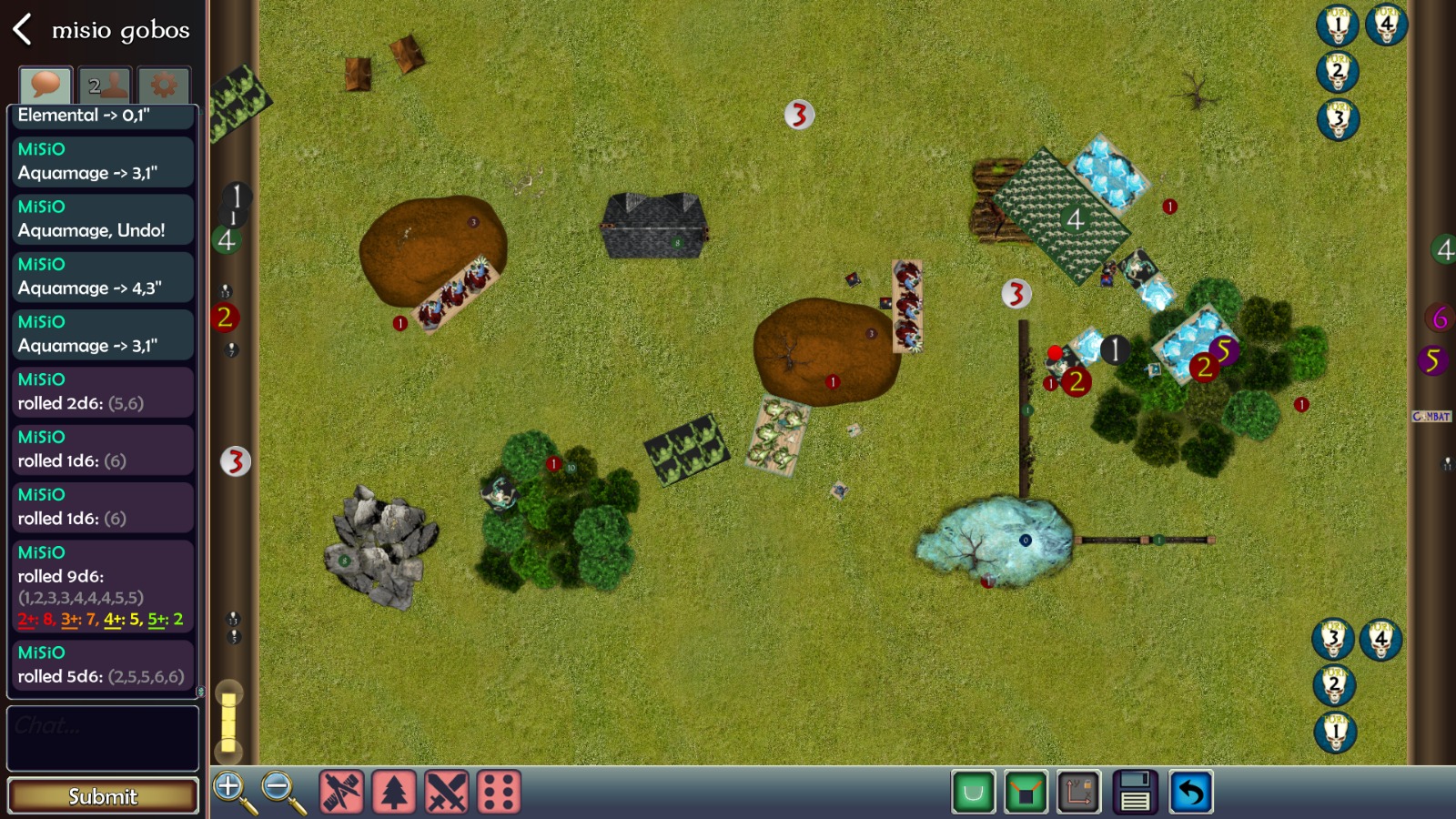
Task: Activate the crossed swords combat tool
Action: tap(446, 792)
